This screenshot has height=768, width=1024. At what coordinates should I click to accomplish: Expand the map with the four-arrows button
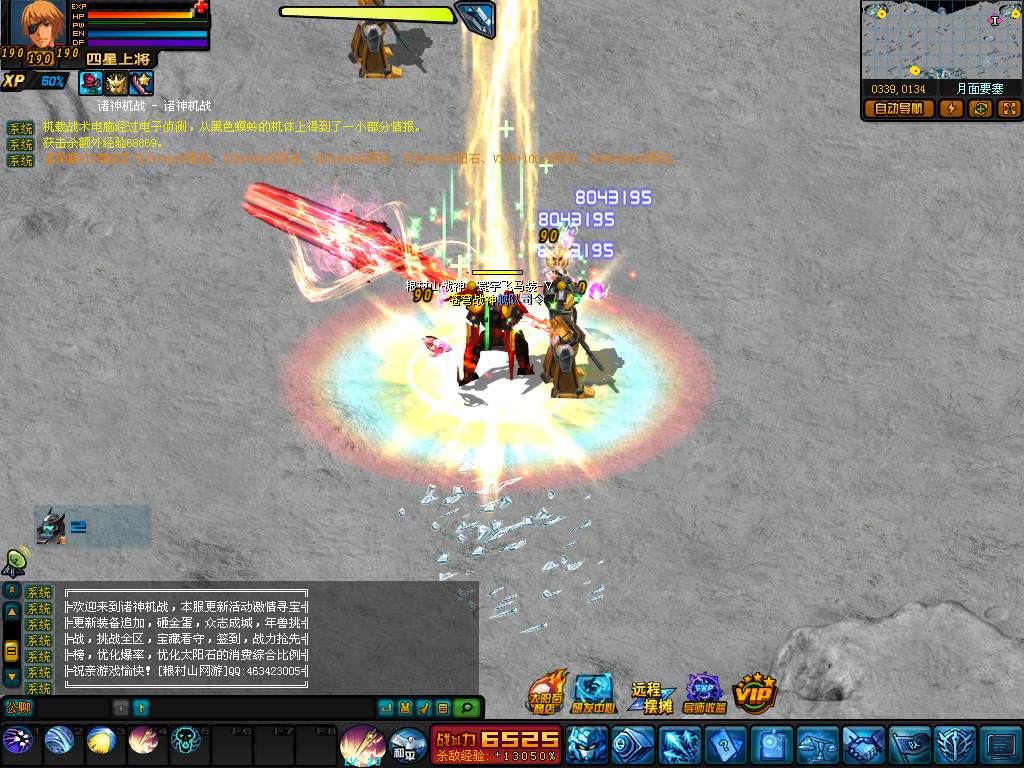1008,109
